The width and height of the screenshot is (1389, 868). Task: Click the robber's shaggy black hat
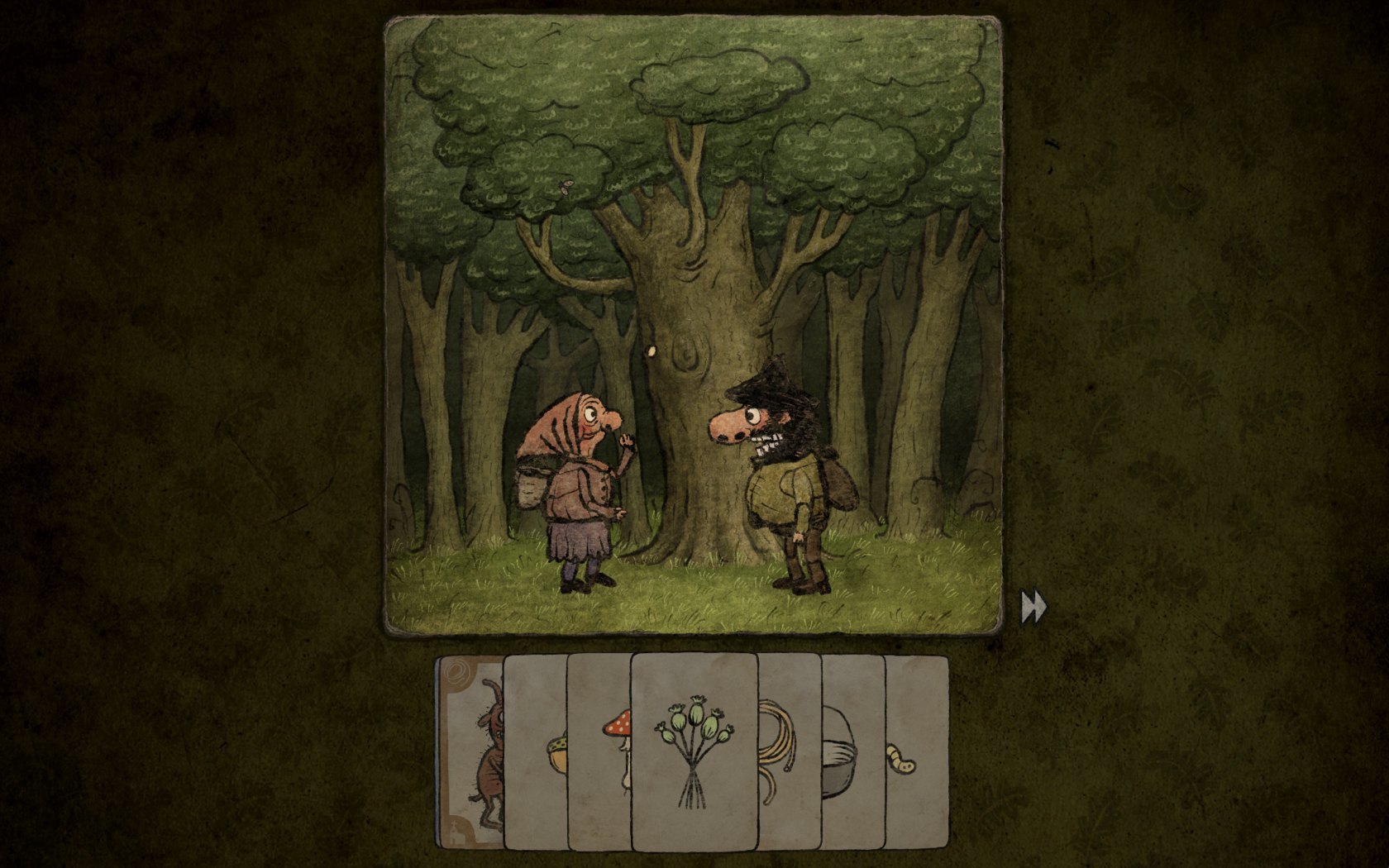(773, 380)
